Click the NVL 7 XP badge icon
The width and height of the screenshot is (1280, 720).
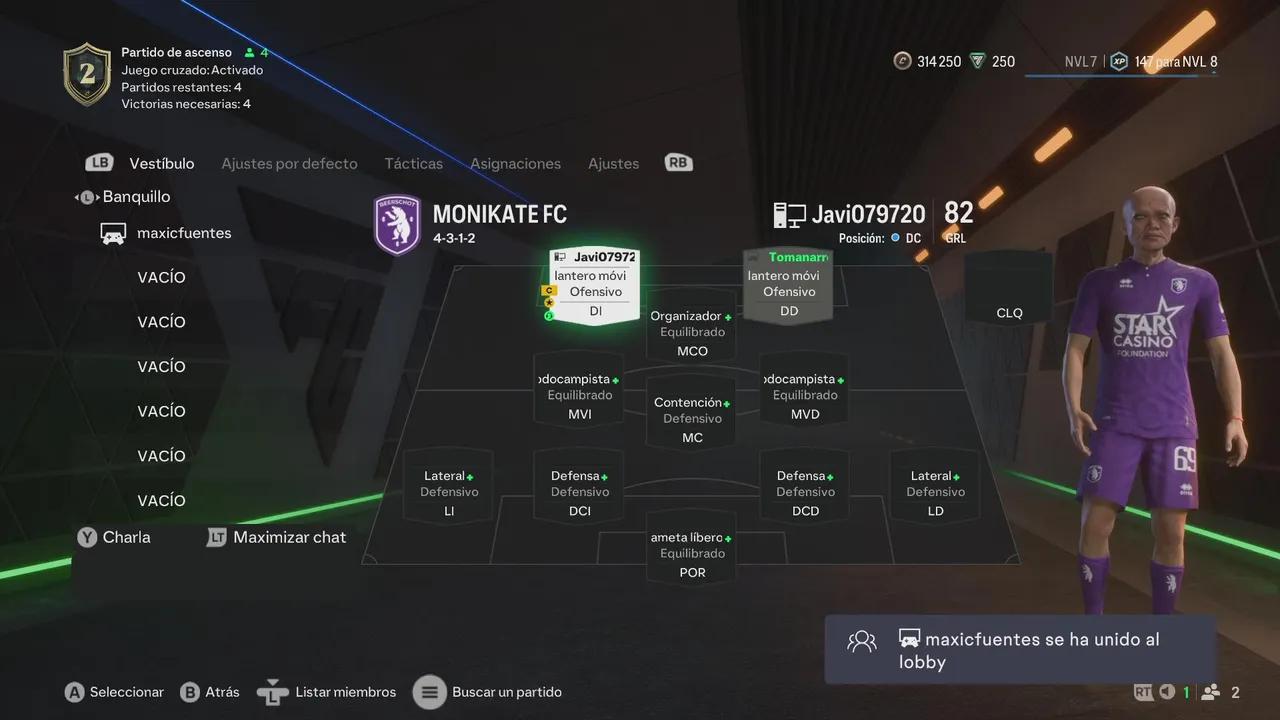1119,61
